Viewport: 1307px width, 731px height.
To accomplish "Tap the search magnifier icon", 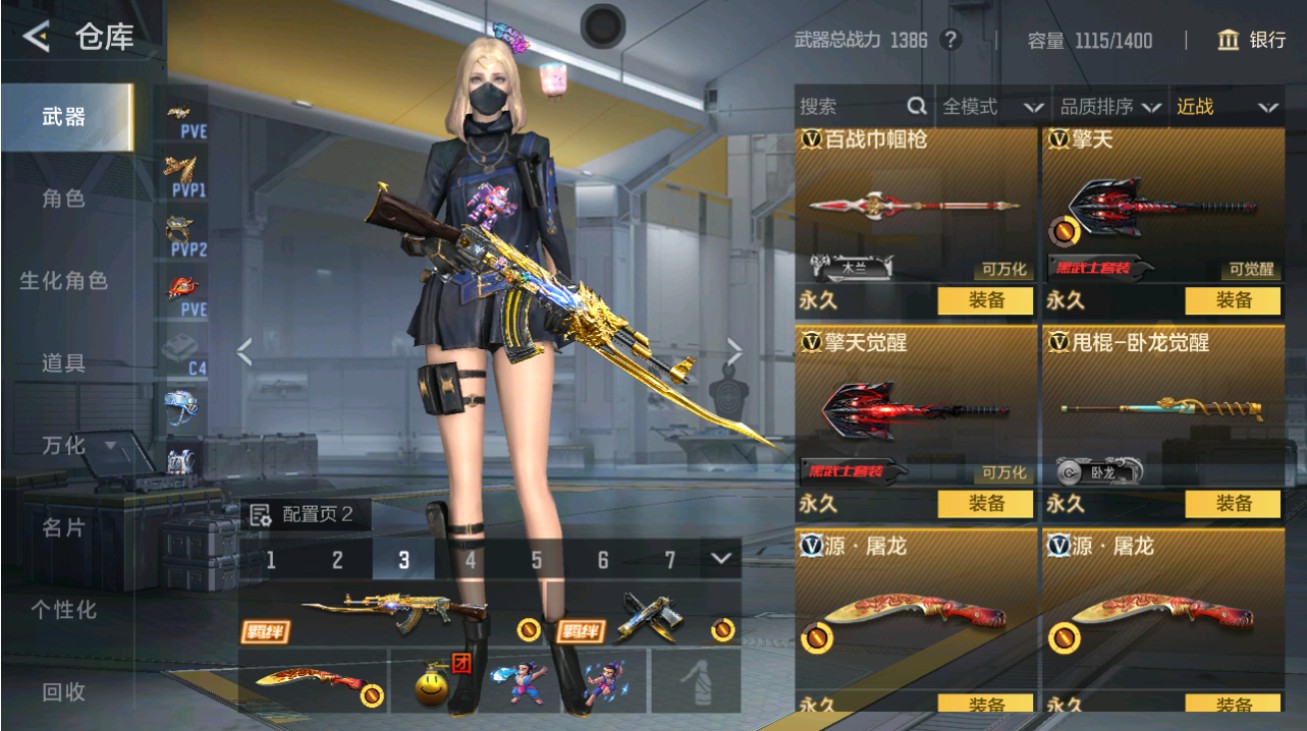I will (914, 107).
